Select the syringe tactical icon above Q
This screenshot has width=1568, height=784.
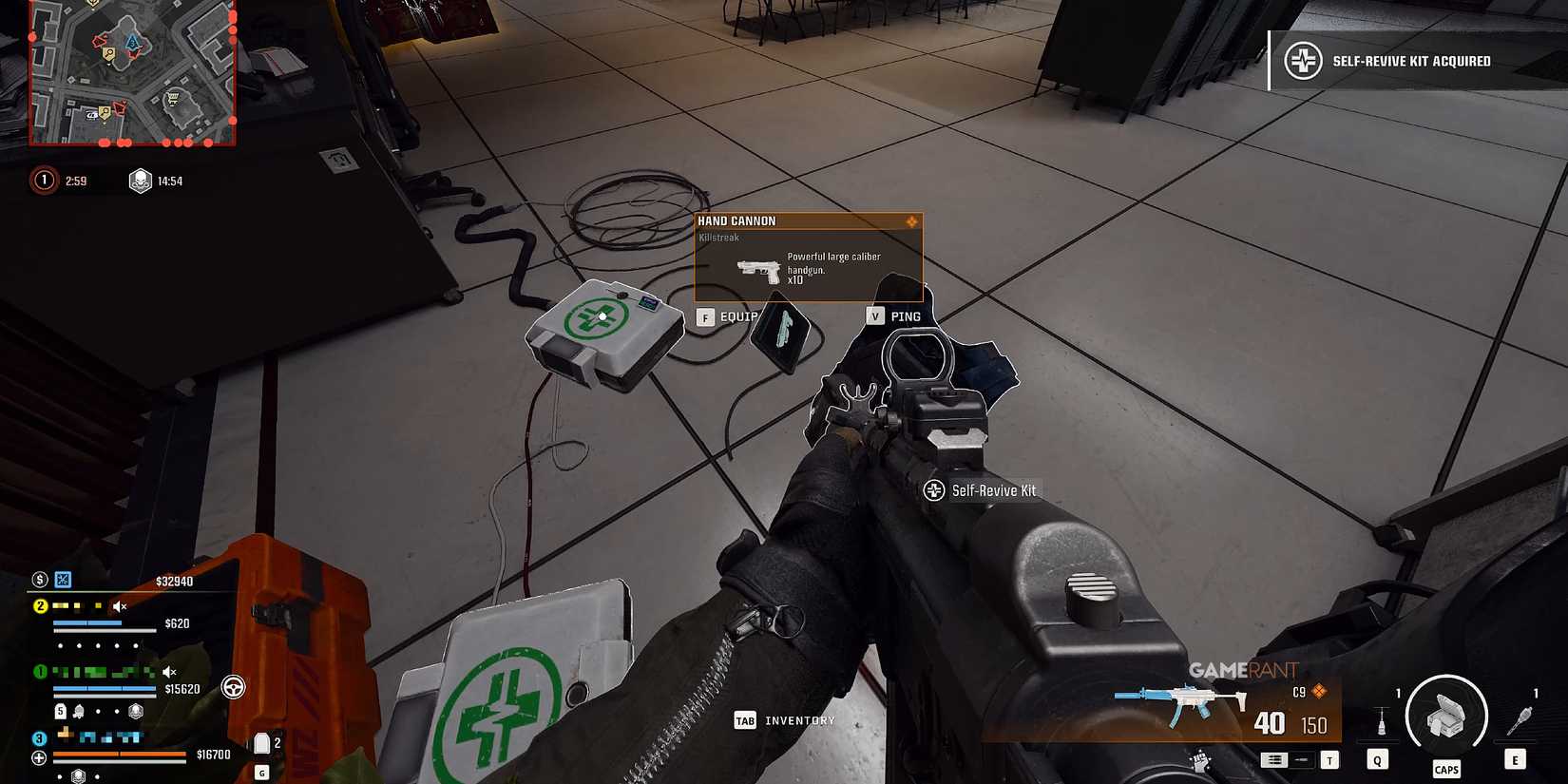pos(1382,720)
